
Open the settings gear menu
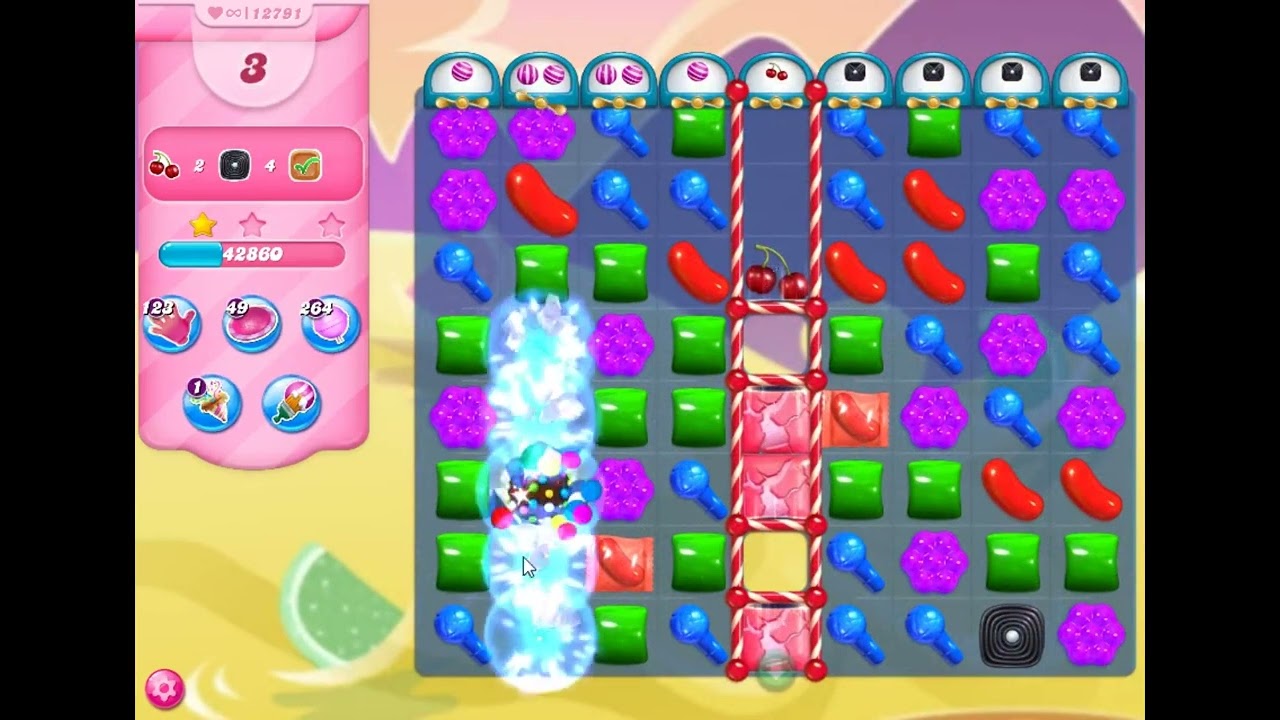[x=165, y=687]
